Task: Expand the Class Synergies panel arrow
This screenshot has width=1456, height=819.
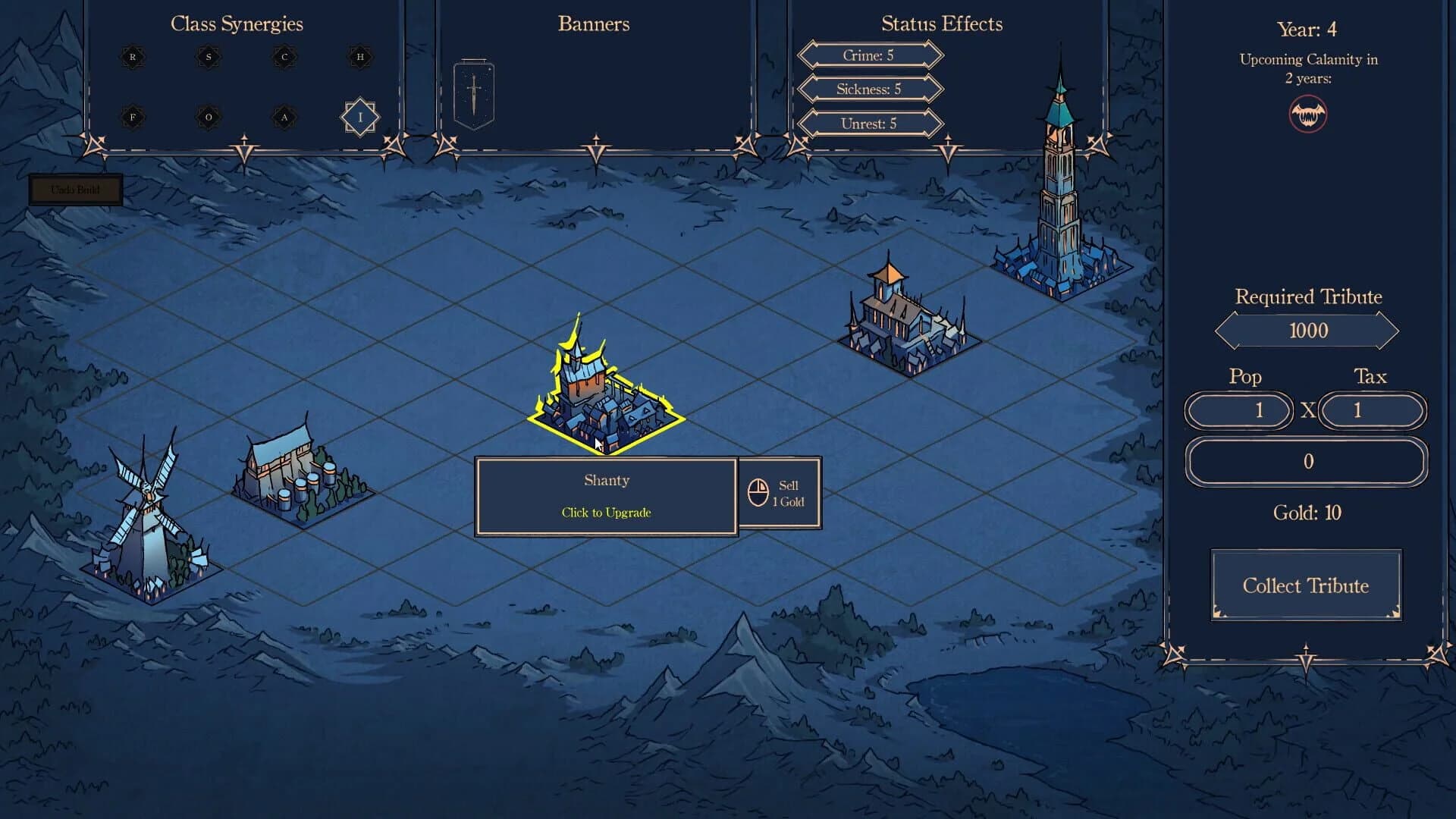Action: point(243,144)
